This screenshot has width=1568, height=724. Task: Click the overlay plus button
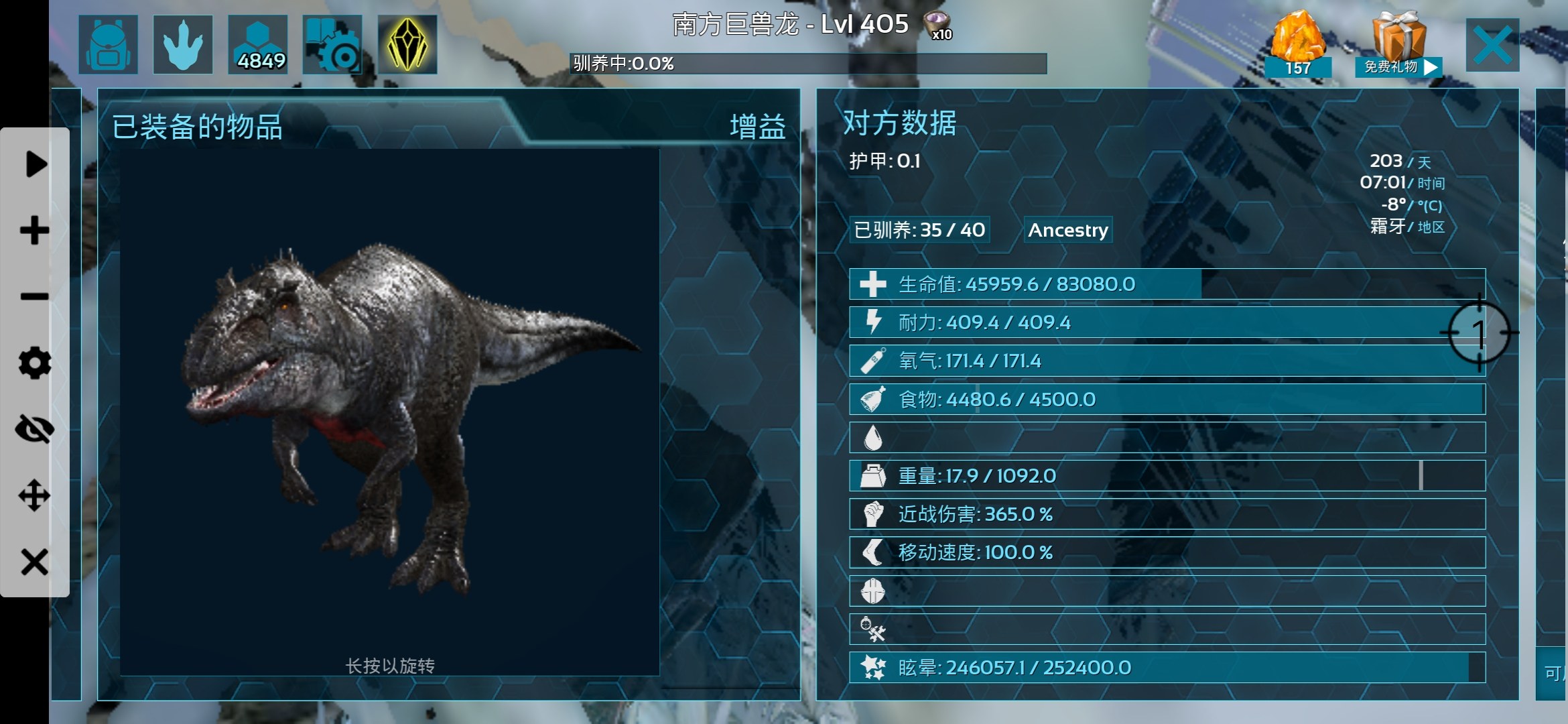pos(35,231)
